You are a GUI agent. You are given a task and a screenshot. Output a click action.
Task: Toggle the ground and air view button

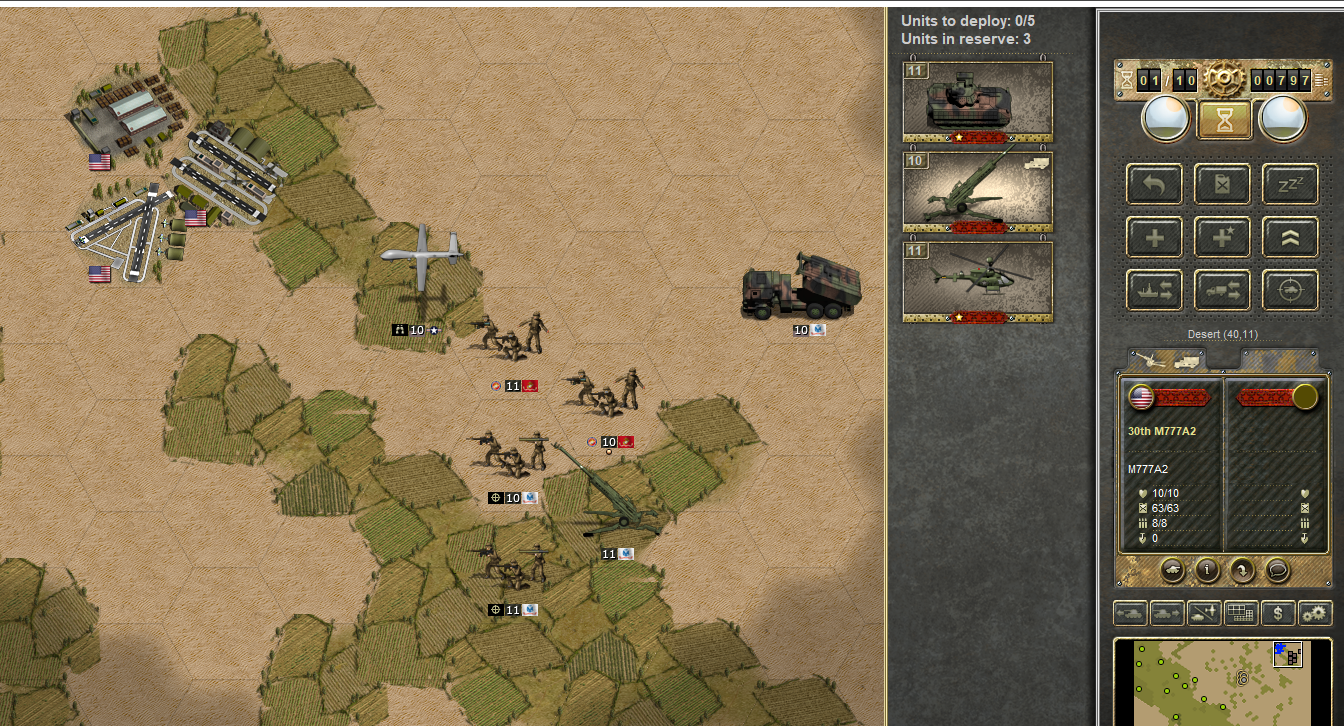tap(1202, 613)
